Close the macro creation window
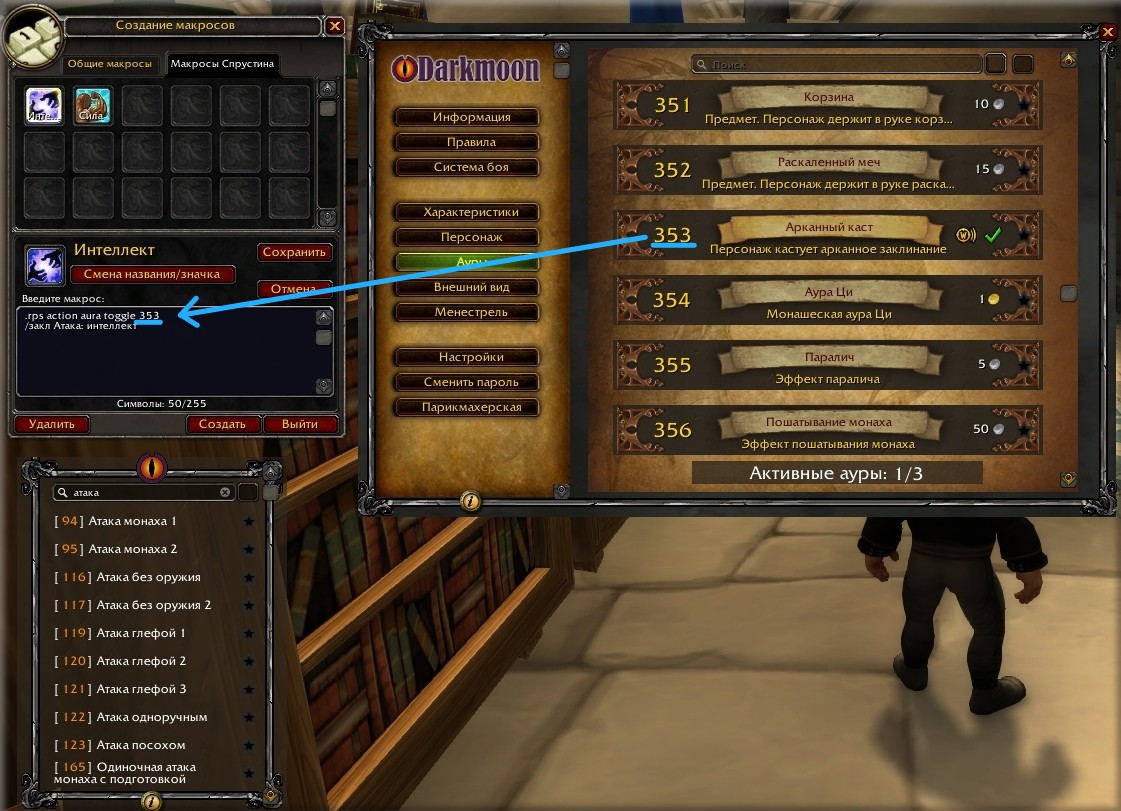Screen dimensions: 1121x811 [335, 27]
